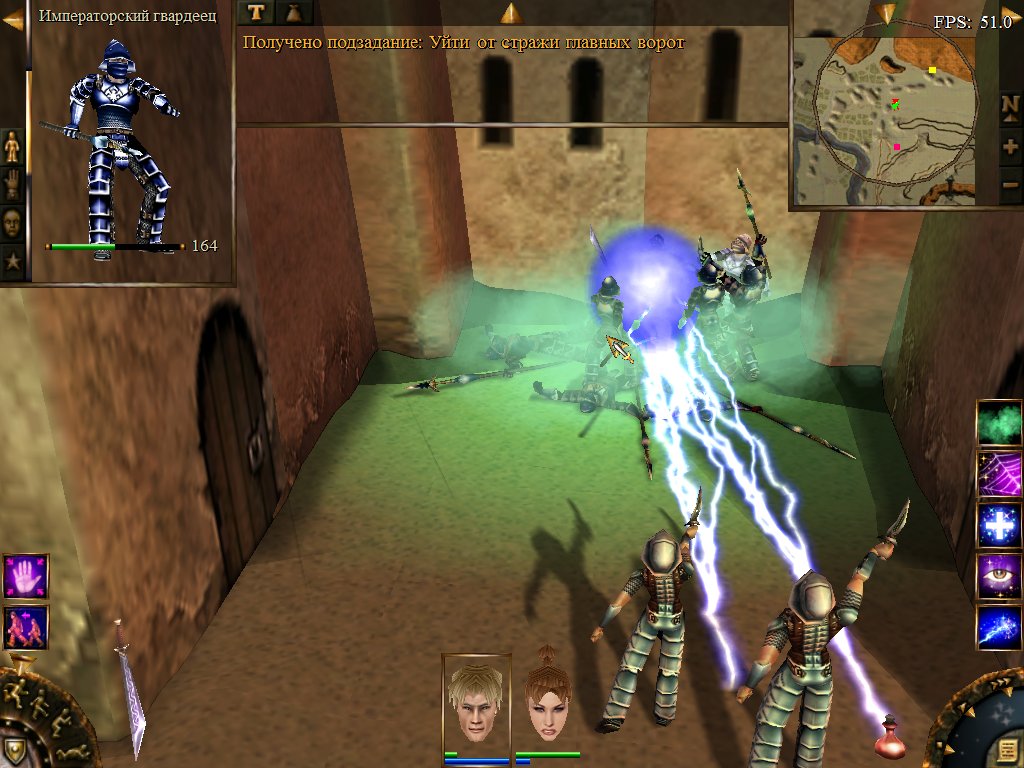This screenshot has width=1024, height=768.
Task: Switch to the face tab of target panel
Action: (x=12, y=222)
